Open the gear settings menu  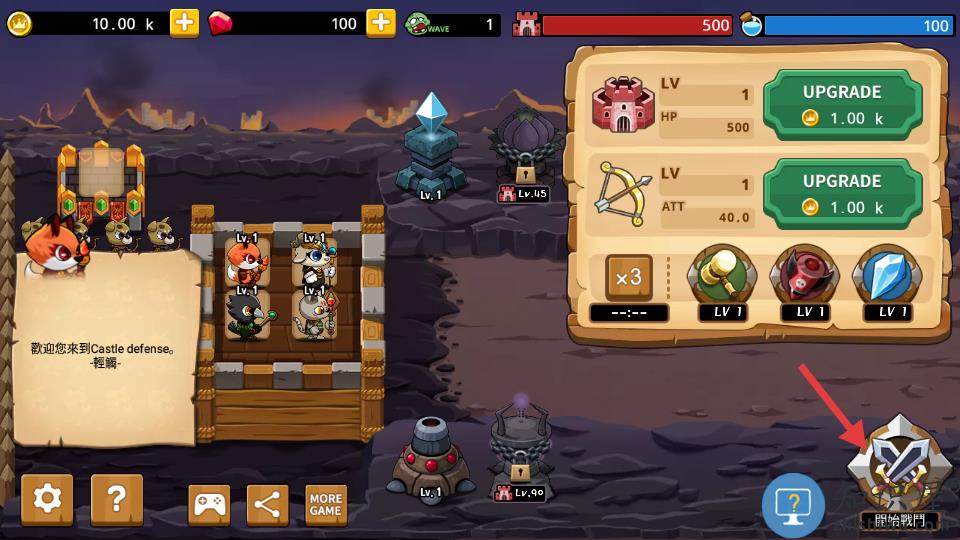point(47,499)
